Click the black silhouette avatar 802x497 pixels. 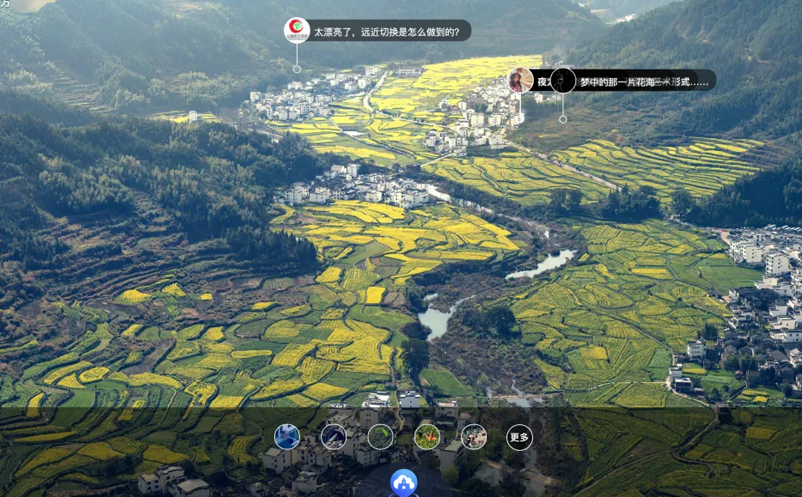click(x=563, y=80)
